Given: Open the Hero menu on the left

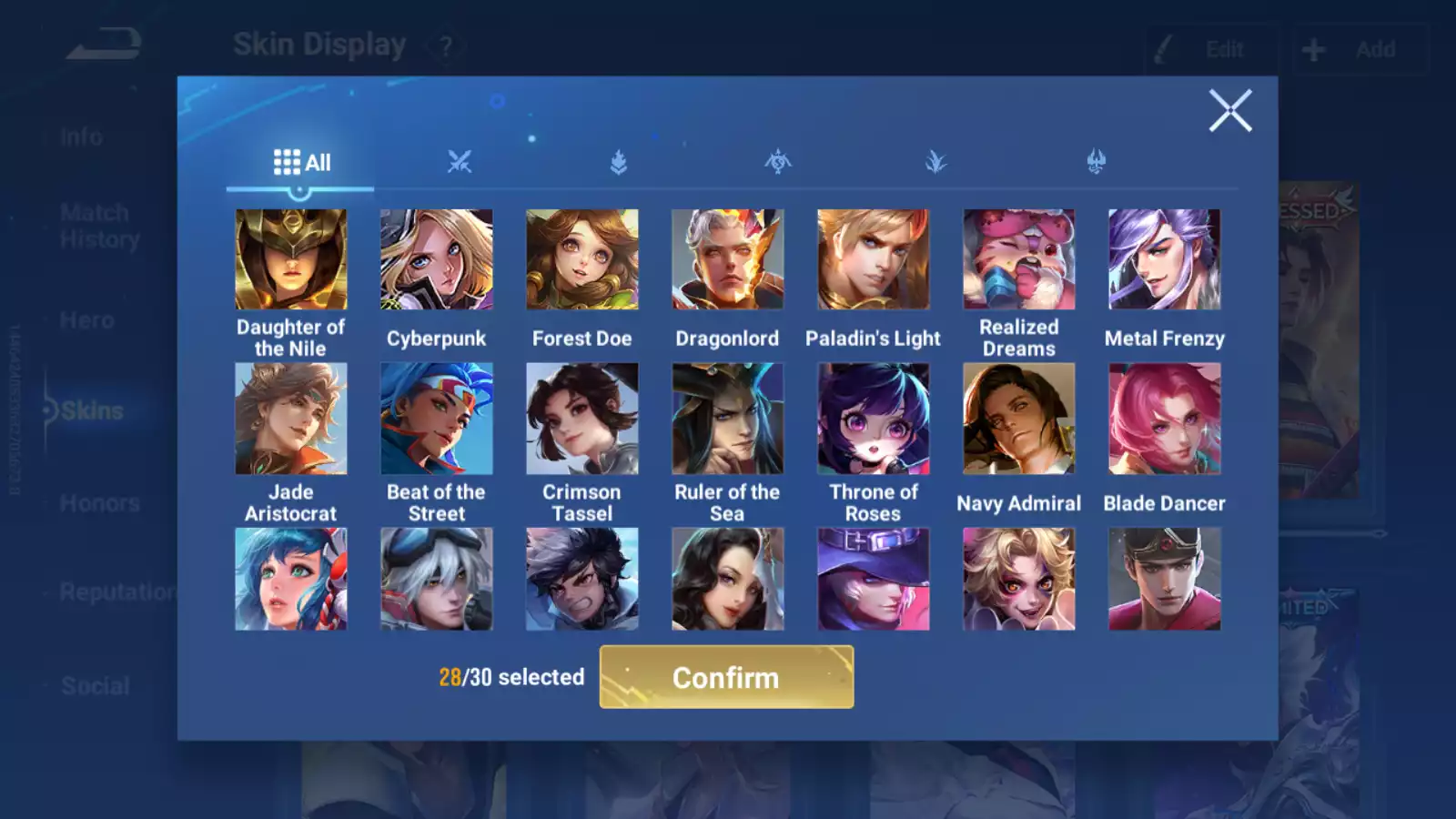Looking at the screenshot, I should [84, 319].
